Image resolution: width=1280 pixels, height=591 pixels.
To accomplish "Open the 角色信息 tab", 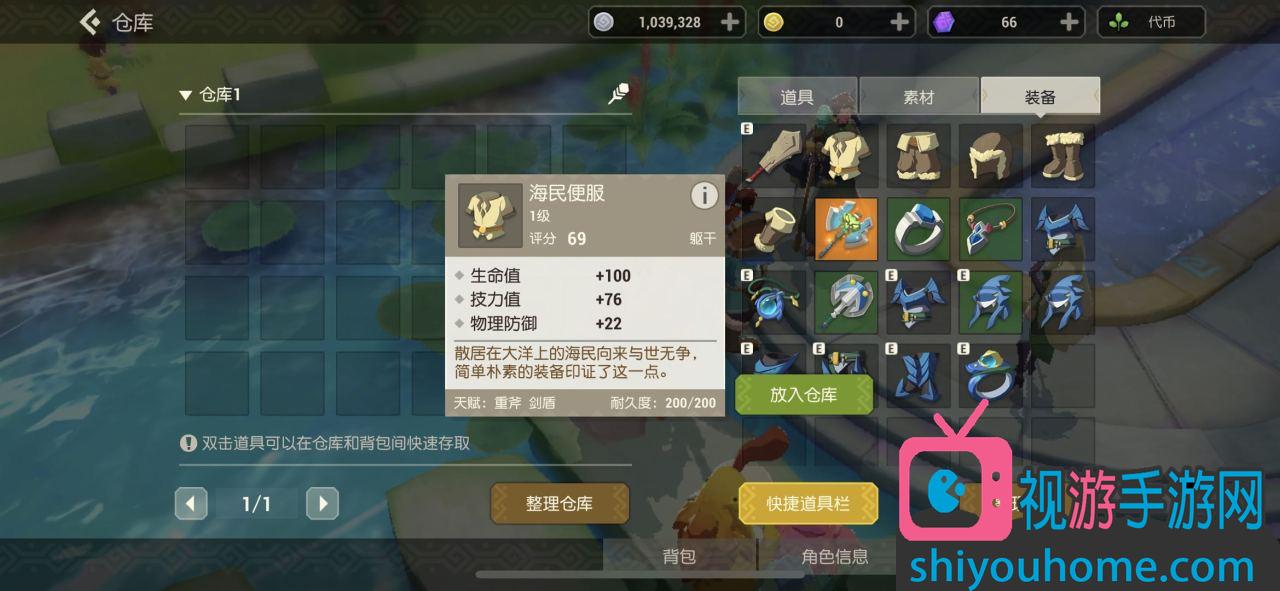I will pos(834,557).
